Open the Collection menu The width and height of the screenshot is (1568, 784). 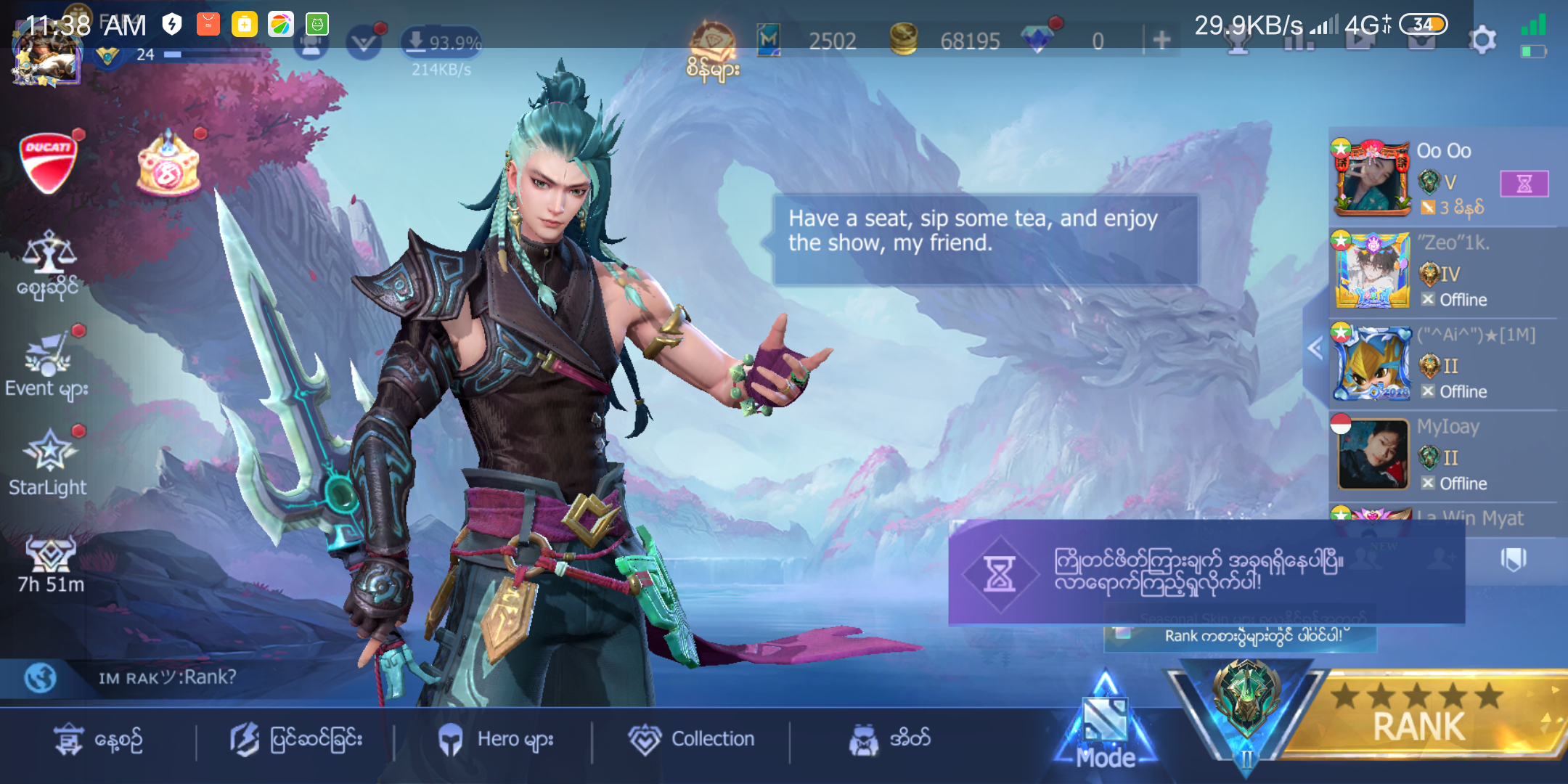692,739
